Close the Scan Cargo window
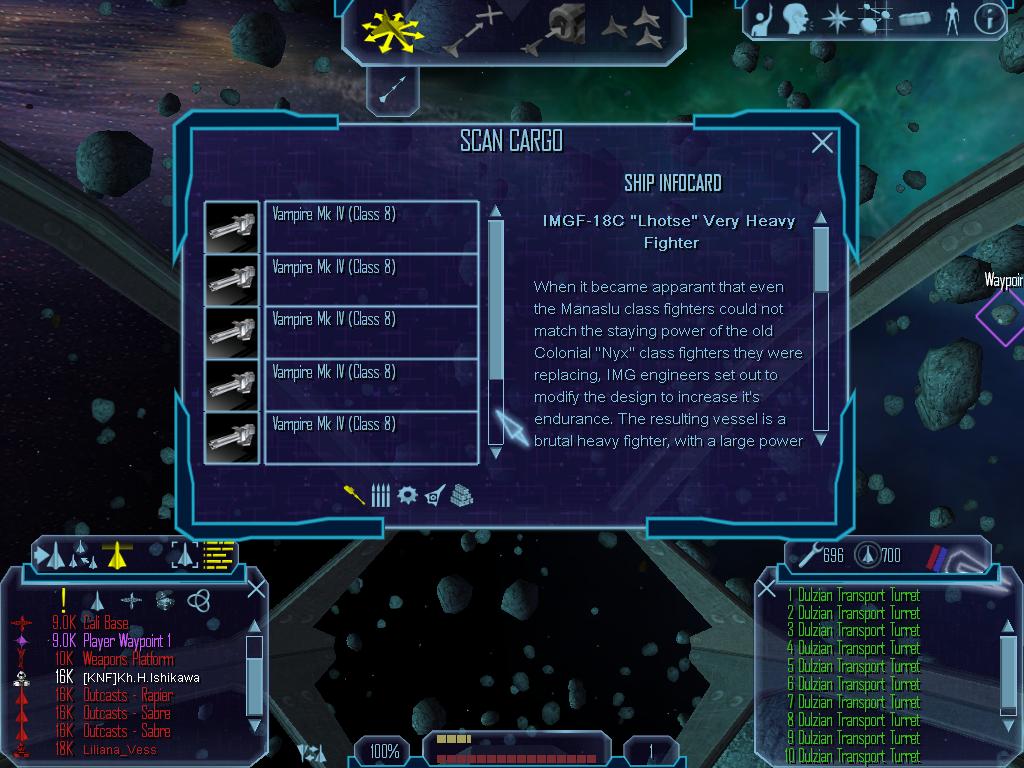Image resolution: width=1024 pixels, height=768 pixels. pos(822,143)
